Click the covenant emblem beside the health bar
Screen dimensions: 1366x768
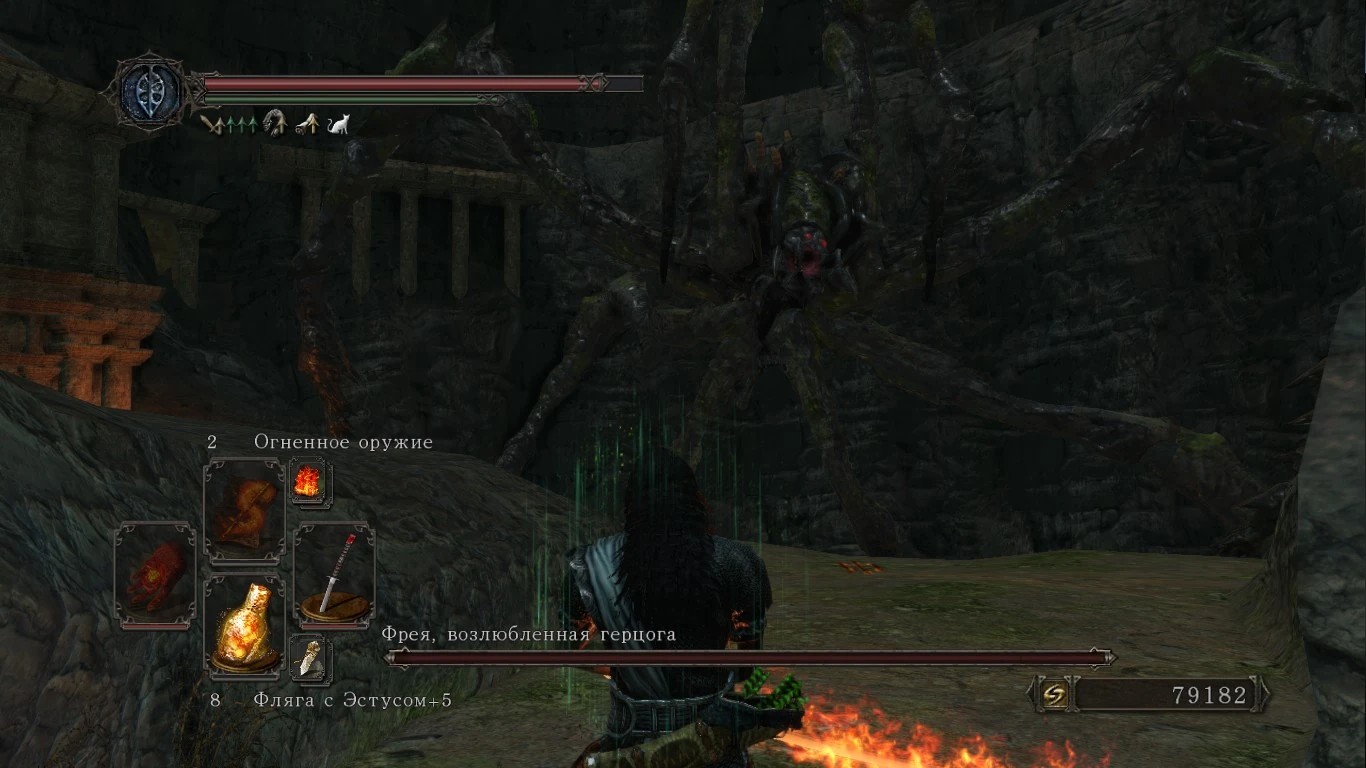click(x=150, y=92)
